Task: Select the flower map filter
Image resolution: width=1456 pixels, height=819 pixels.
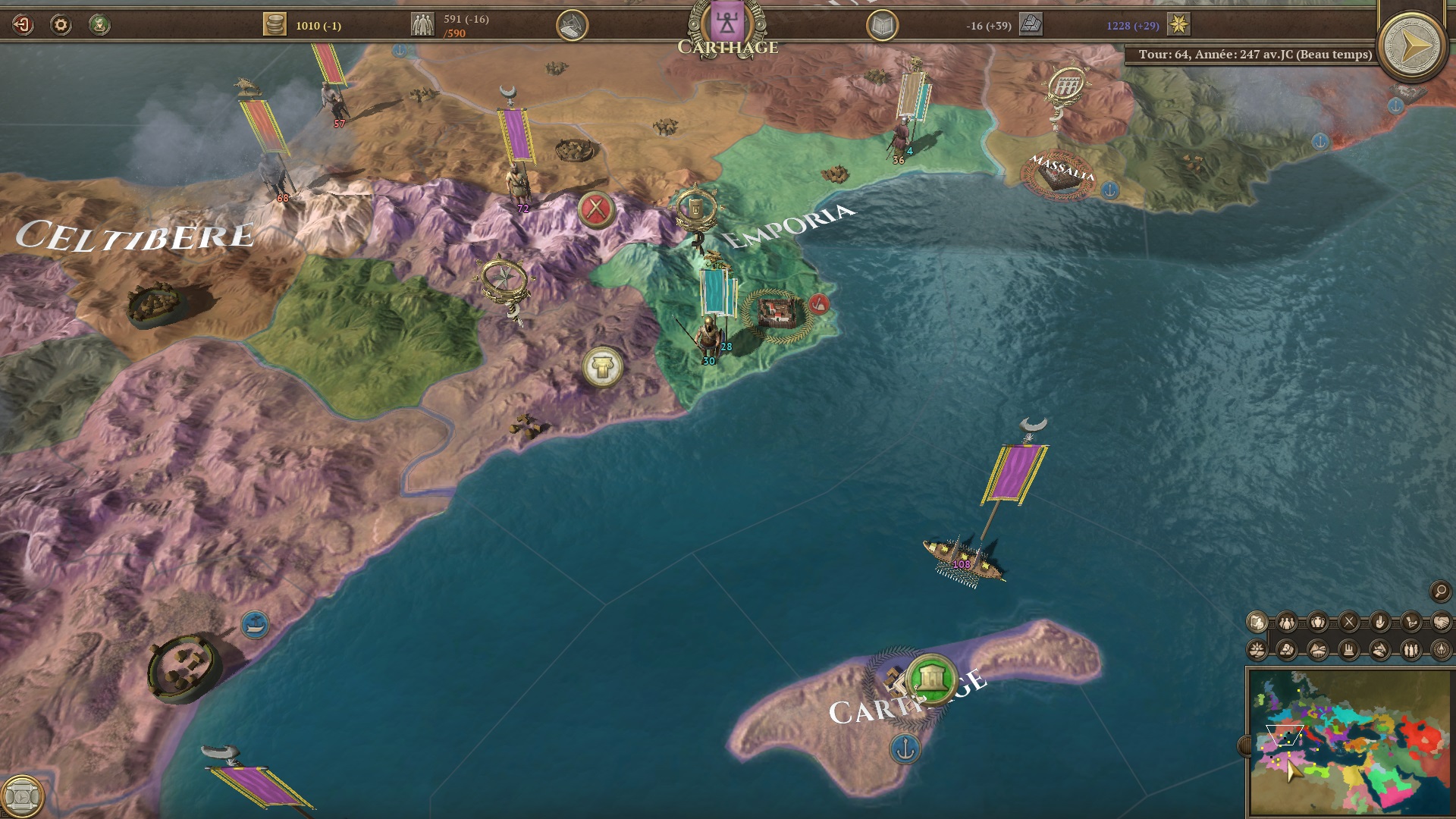Action: pos(1257,650)
